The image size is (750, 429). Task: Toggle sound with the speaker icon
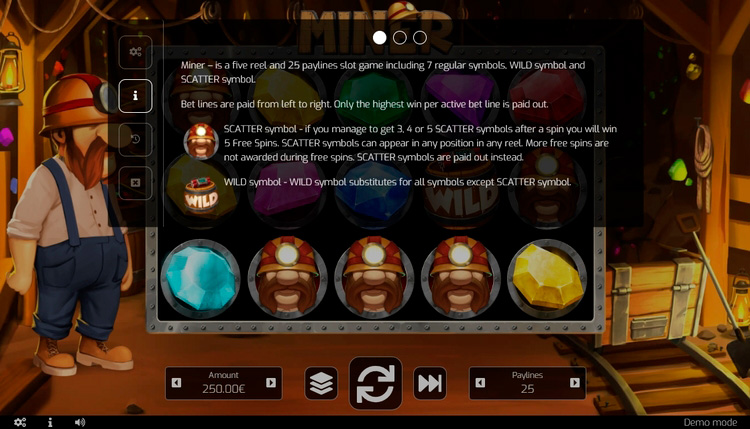(80, 422)
